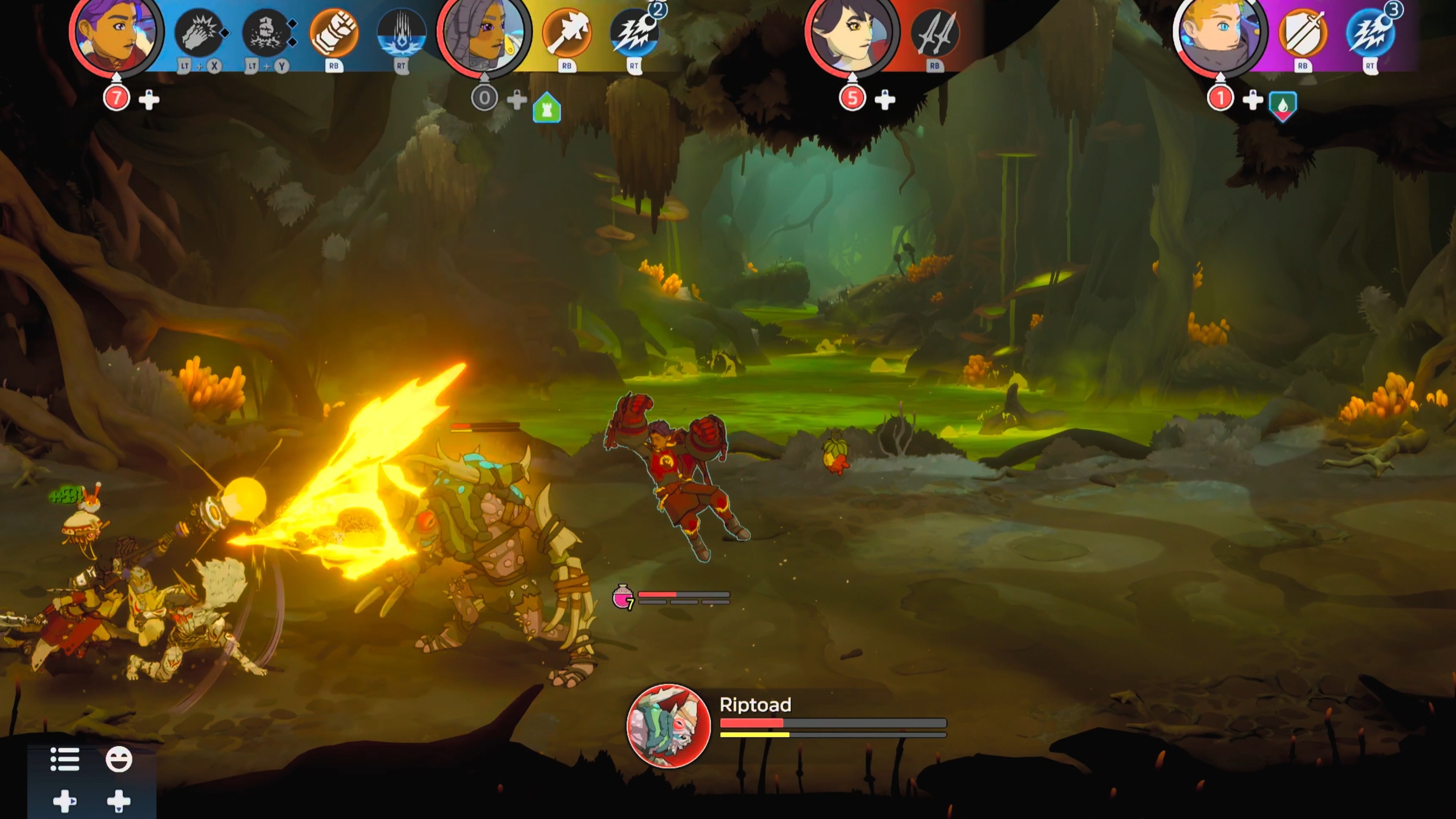This screenshot has height=819, width=1456.
Task: Activate the blue falling-spikes ability
Action: click(401, 33)
